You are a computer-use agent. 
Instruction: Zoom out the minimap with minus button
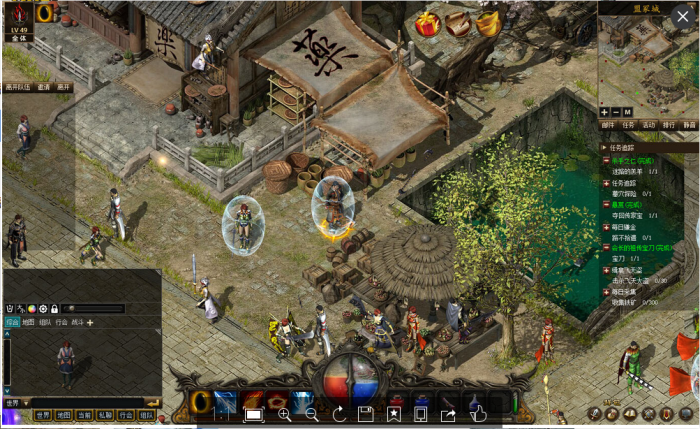pos(616,111)
